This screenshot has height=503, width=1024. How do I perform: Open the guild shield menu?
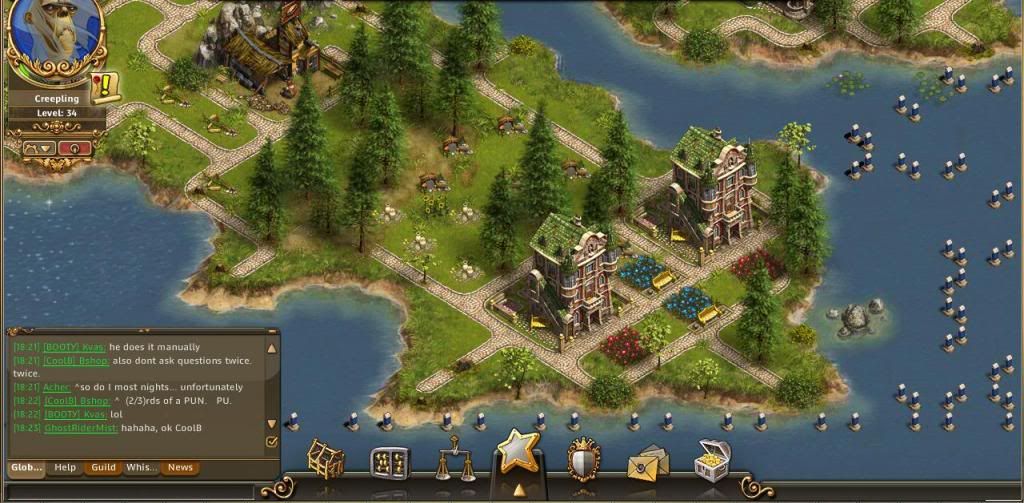pos(584,460)
